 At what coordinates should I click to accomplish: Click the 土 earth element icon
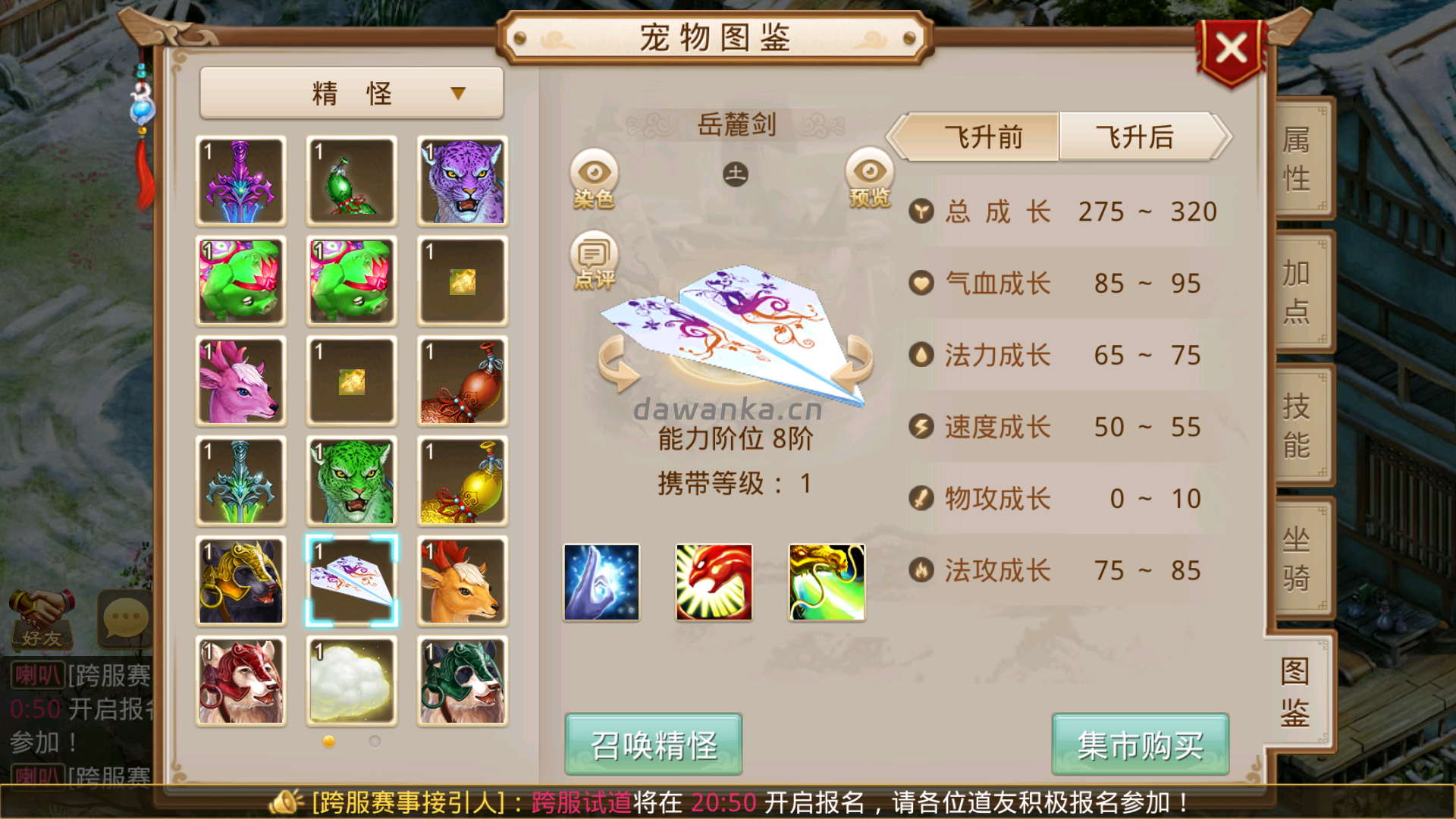point(734,173)
